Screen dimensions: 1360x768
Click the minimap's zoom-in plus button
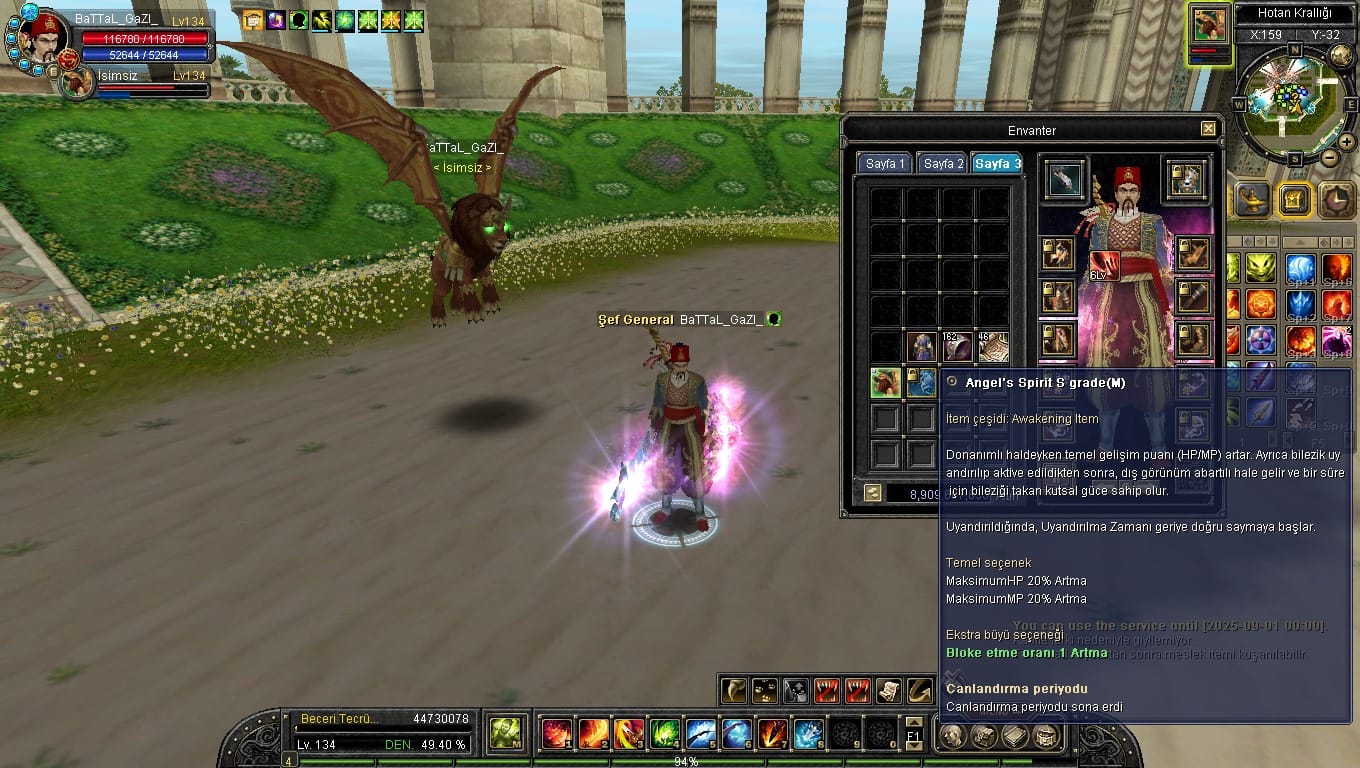tap(1346, 142)
